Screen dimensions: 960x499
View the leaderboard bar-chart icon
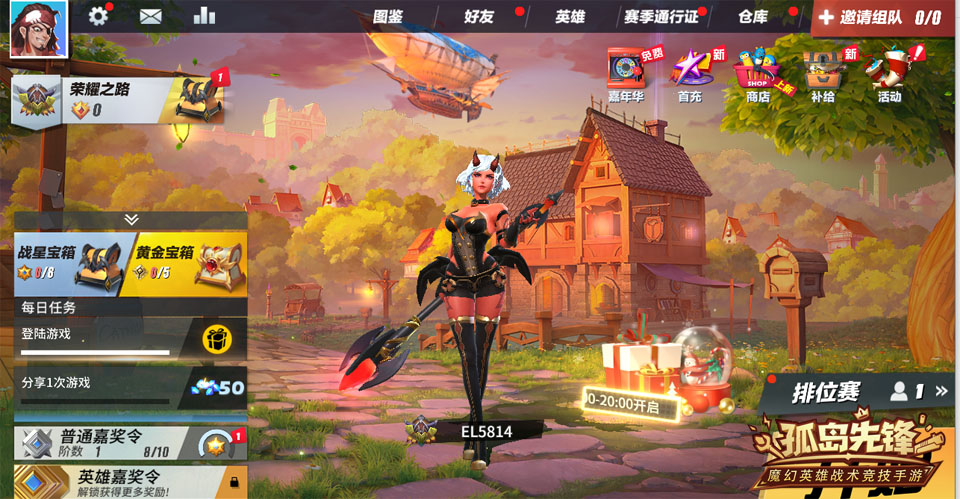click(x=204, y=16)
